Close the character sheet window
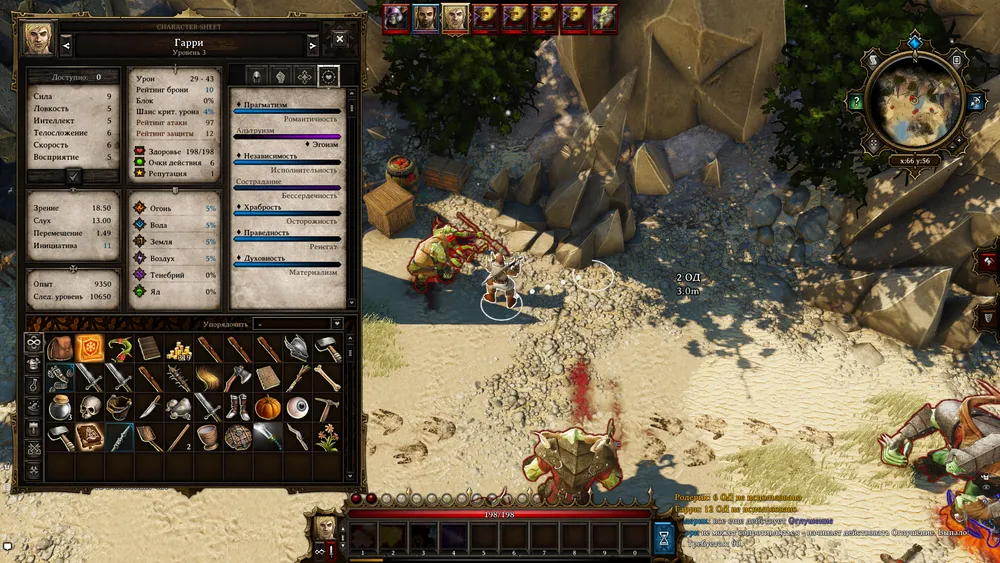1000x563 pixels. pyautogui.click(x=340, y=39)
